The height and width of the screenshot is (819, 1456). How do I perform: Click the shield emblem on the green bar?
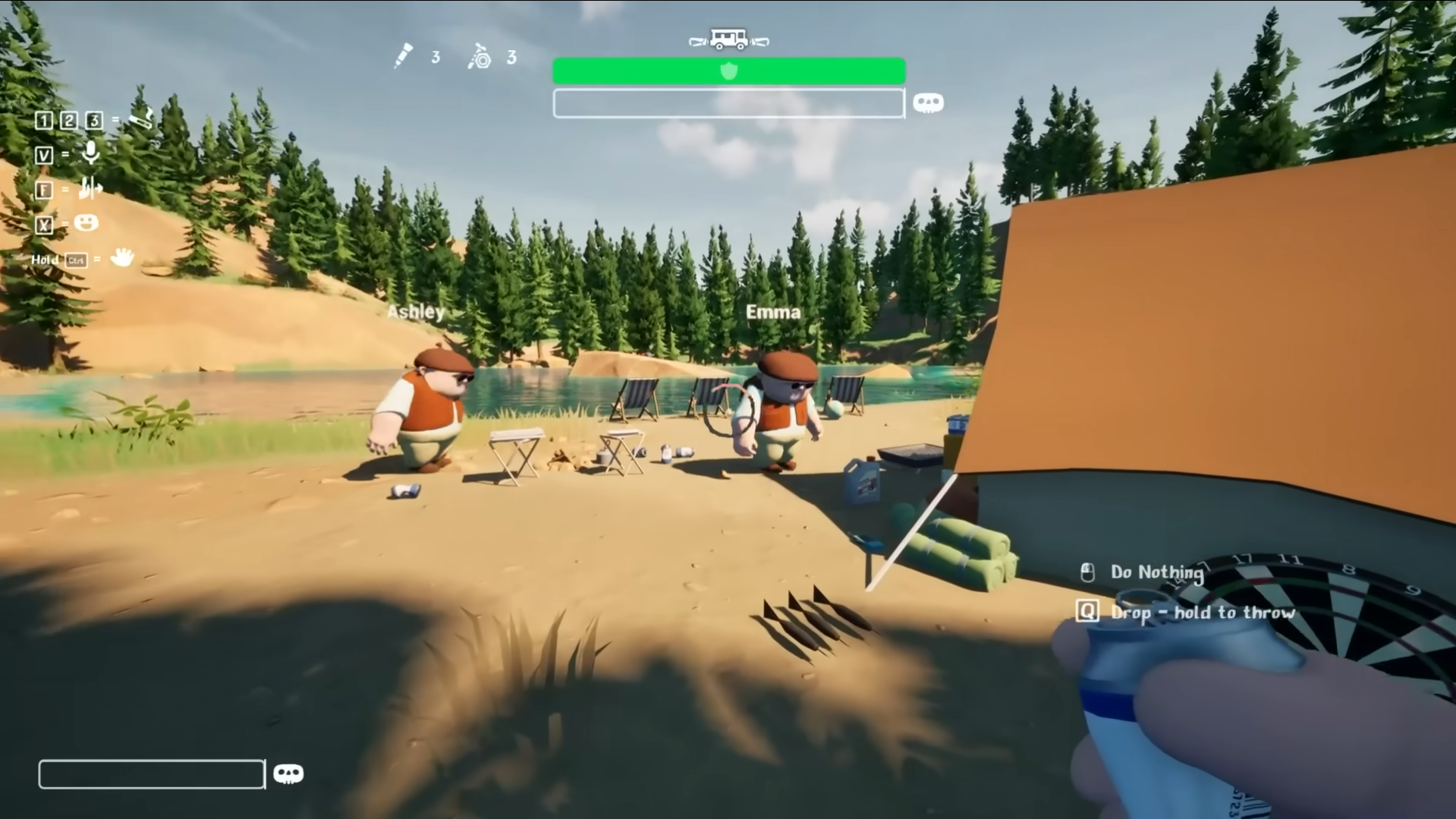coord(728,71)
